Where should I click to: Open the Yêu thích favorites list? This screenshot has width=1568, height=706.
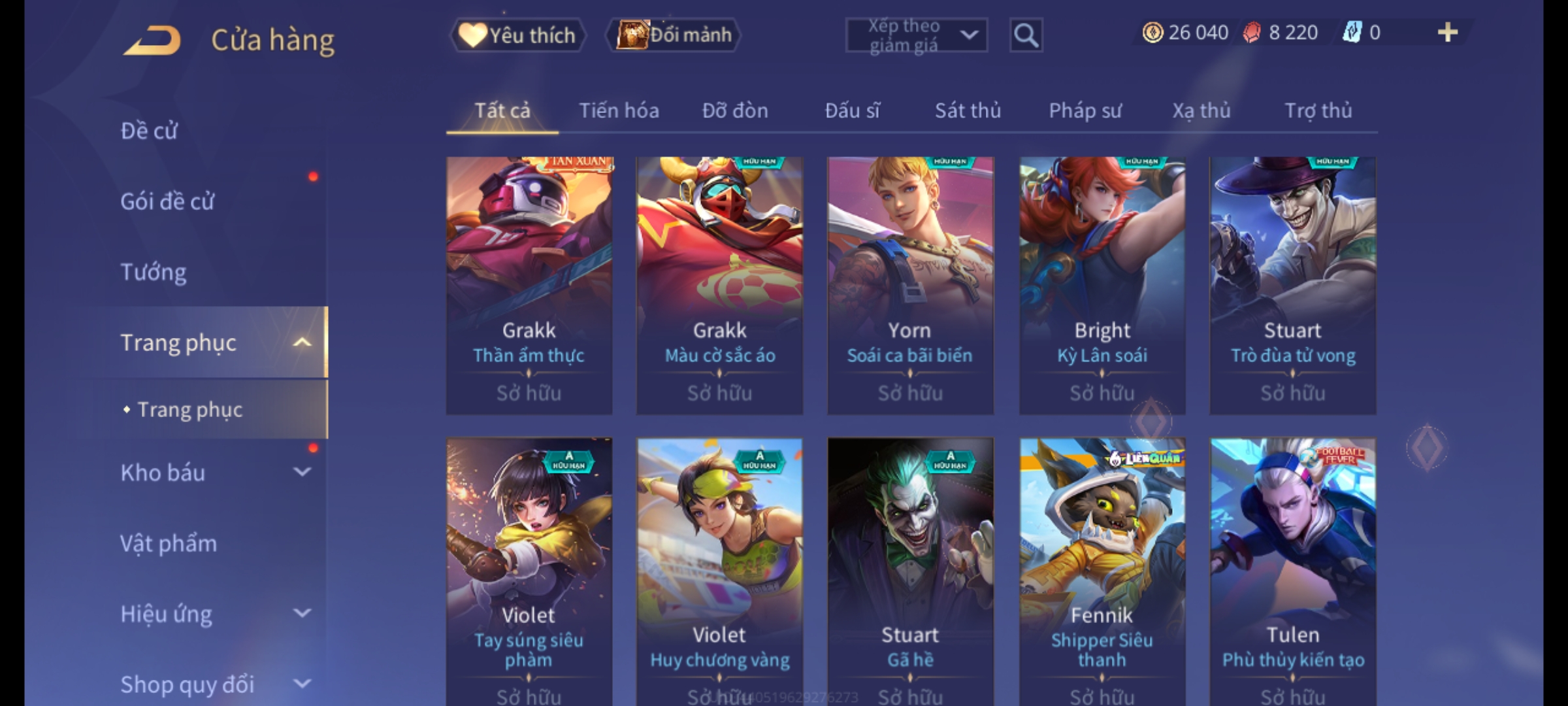coord(518,35)
